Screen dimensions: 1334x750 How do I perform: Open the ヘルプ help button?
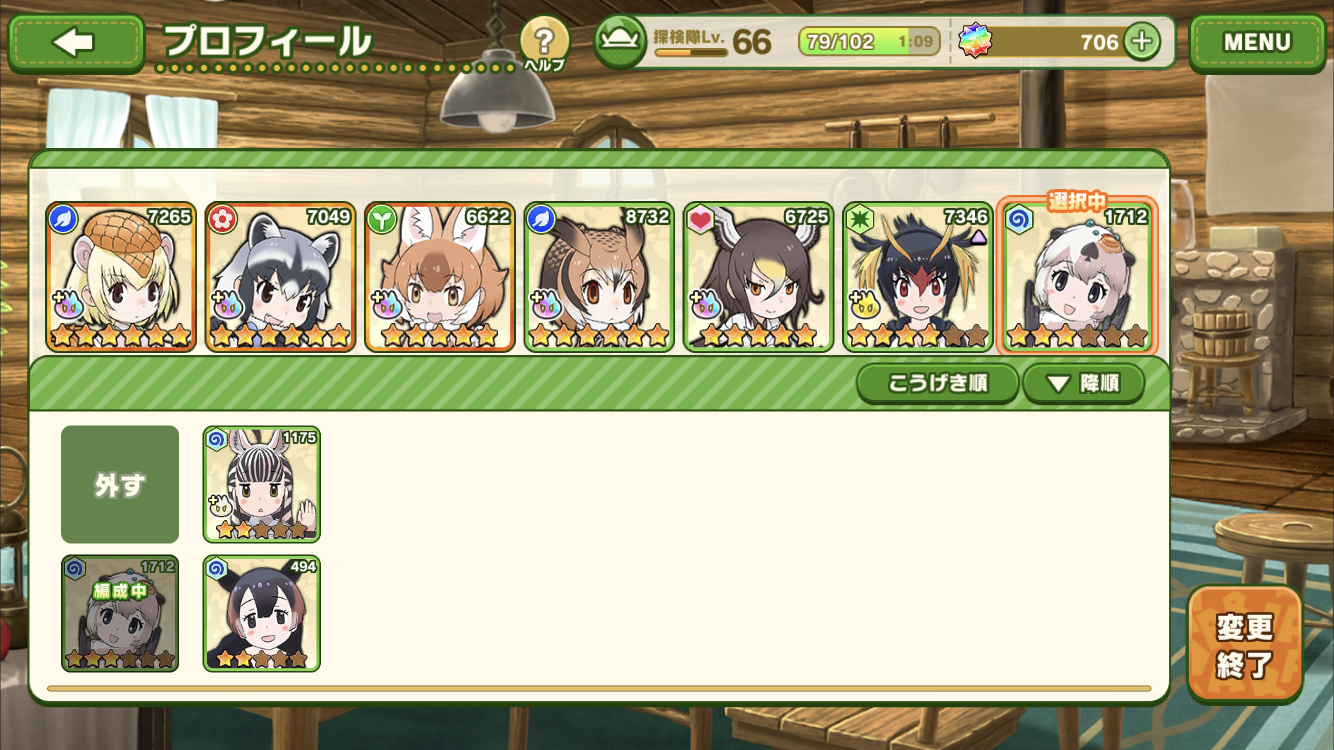[544, 45]
